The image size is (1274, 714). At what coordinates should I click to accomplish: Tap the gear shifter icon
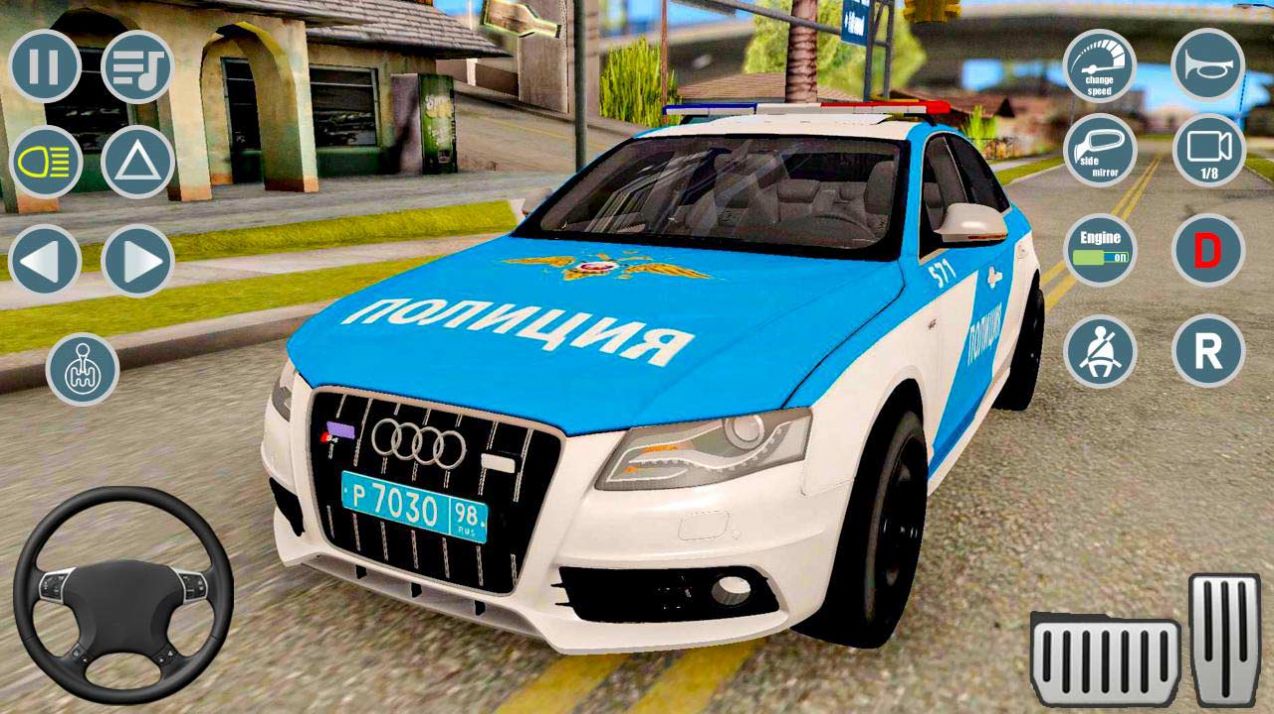(82, 369)
